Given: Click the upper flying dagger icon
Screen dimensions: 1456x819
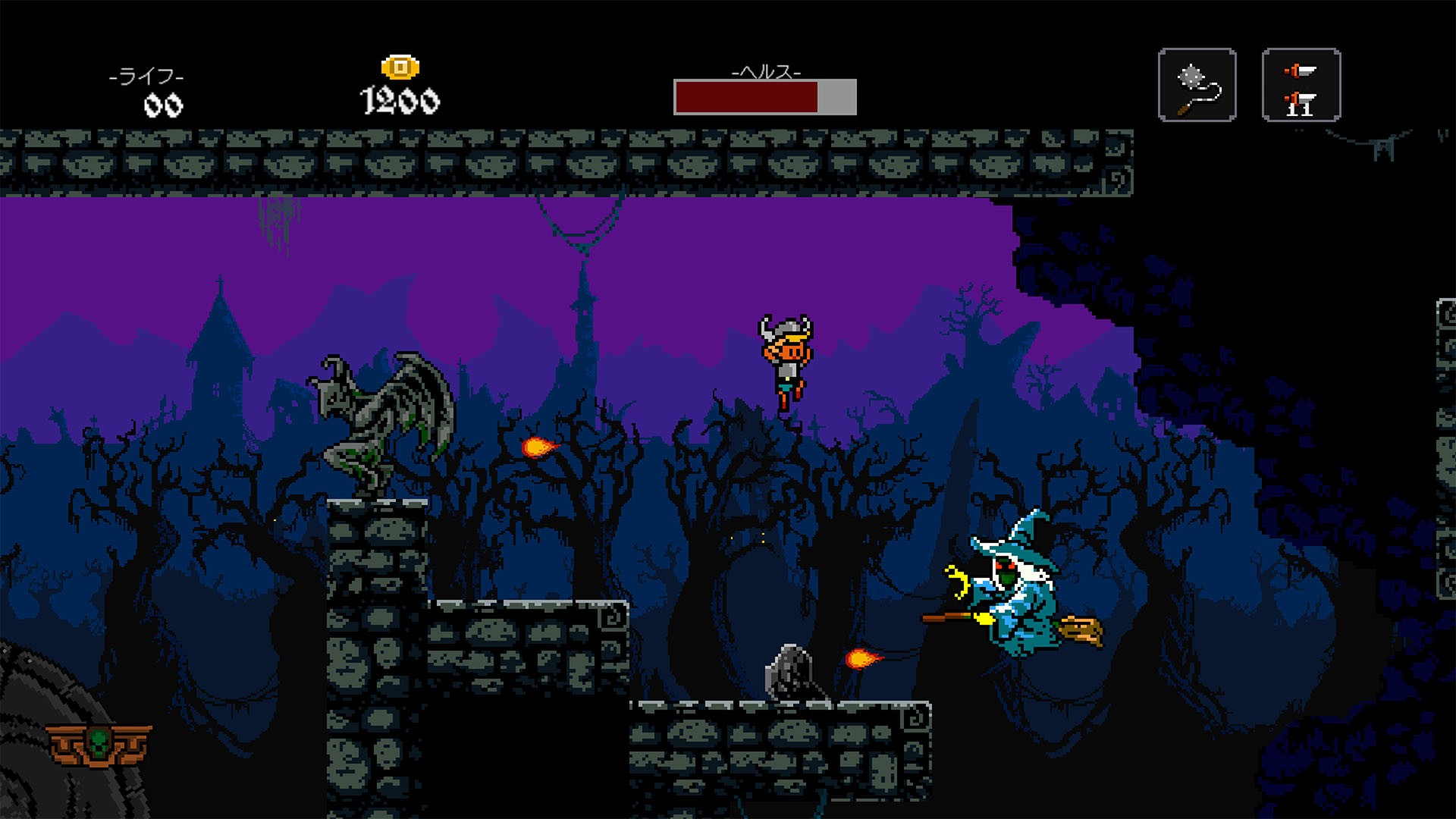Looking at the screenshot, I should click(1299, 71).
